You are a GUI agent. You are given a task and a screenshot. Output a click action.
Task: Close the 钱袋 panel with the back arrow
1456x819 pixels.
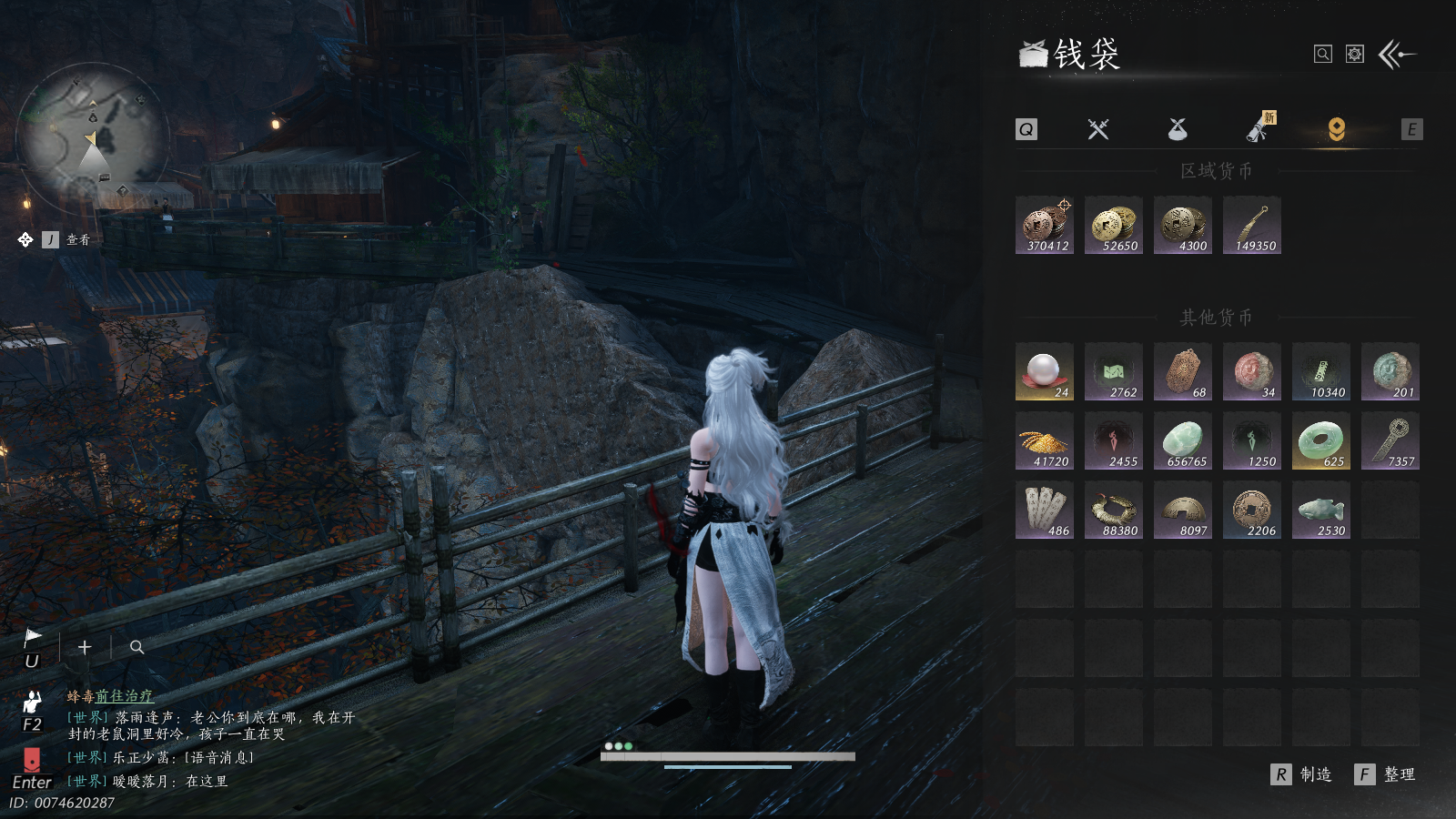coord(1397,55)
